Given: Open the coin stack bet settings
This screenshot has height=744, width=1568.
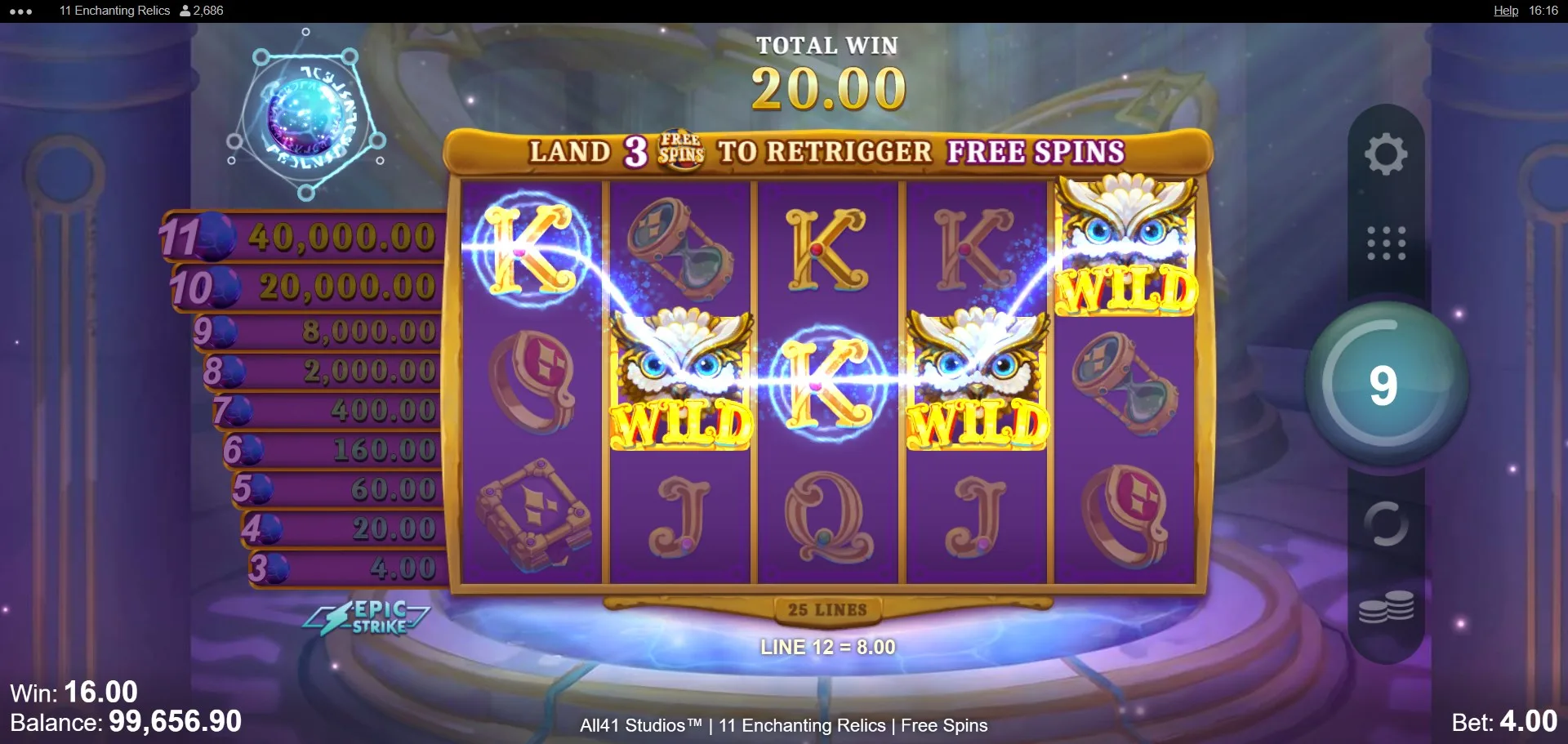Looking at the screenshot, I should click(x=1386, y=608).
